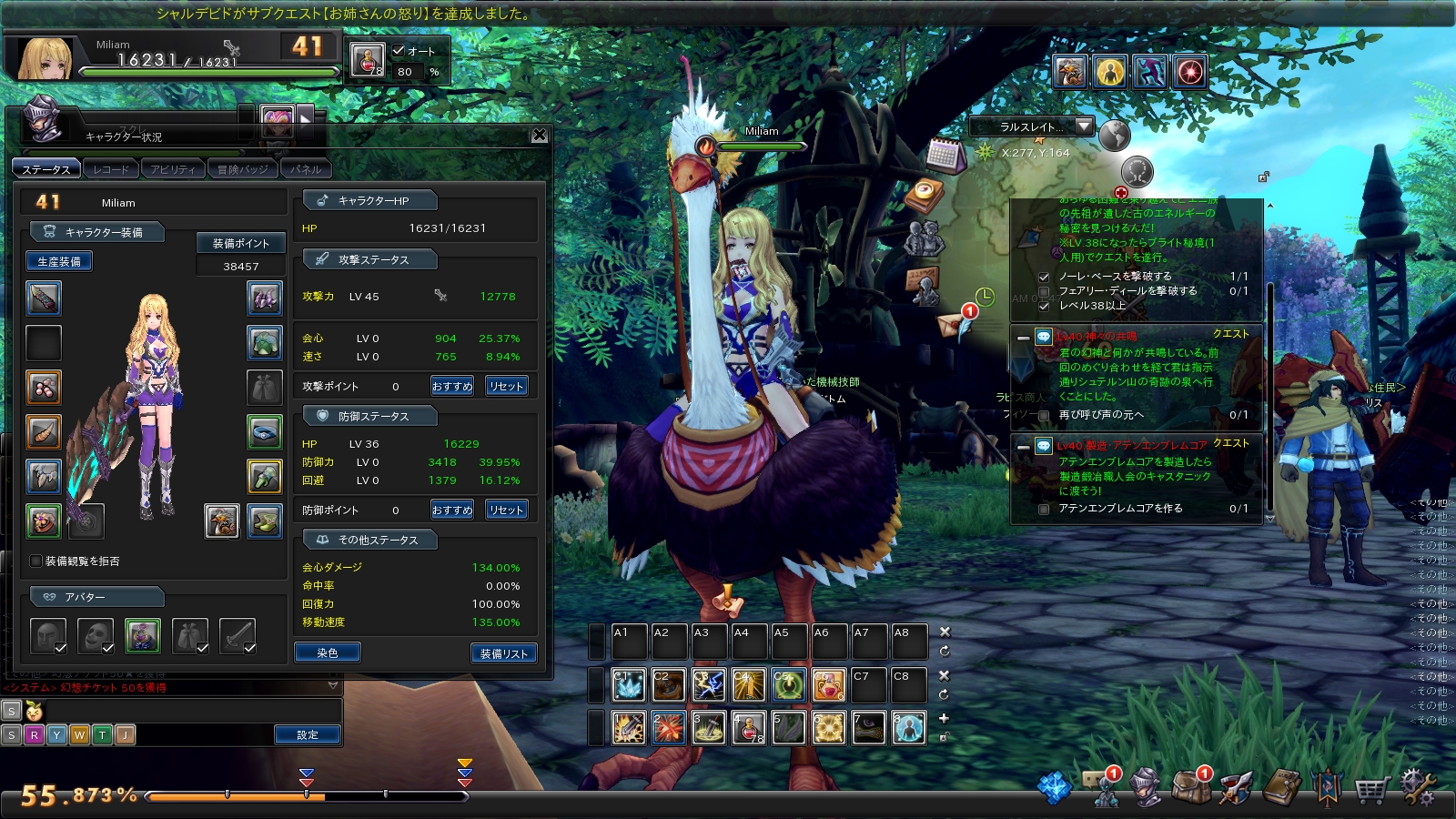Toggle the オート auto-potion checkbox
The width and height of the screenshot is (1456, 819).
[x=399, y=51]
